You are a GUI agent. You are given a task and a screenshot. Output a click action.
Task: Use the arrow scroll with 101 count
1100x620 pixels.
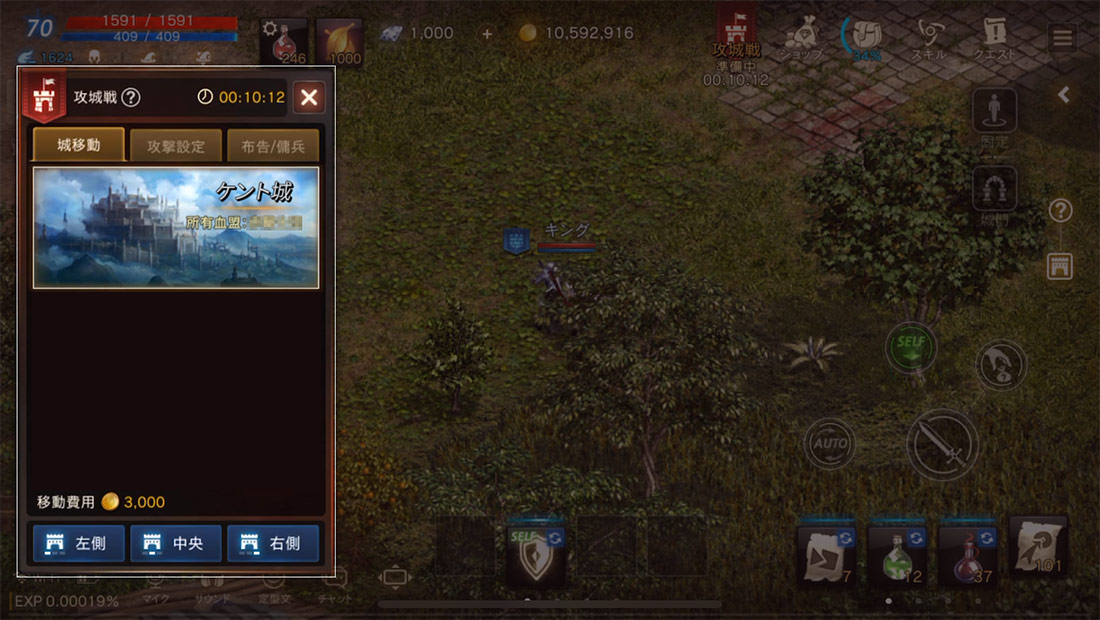1038,550
